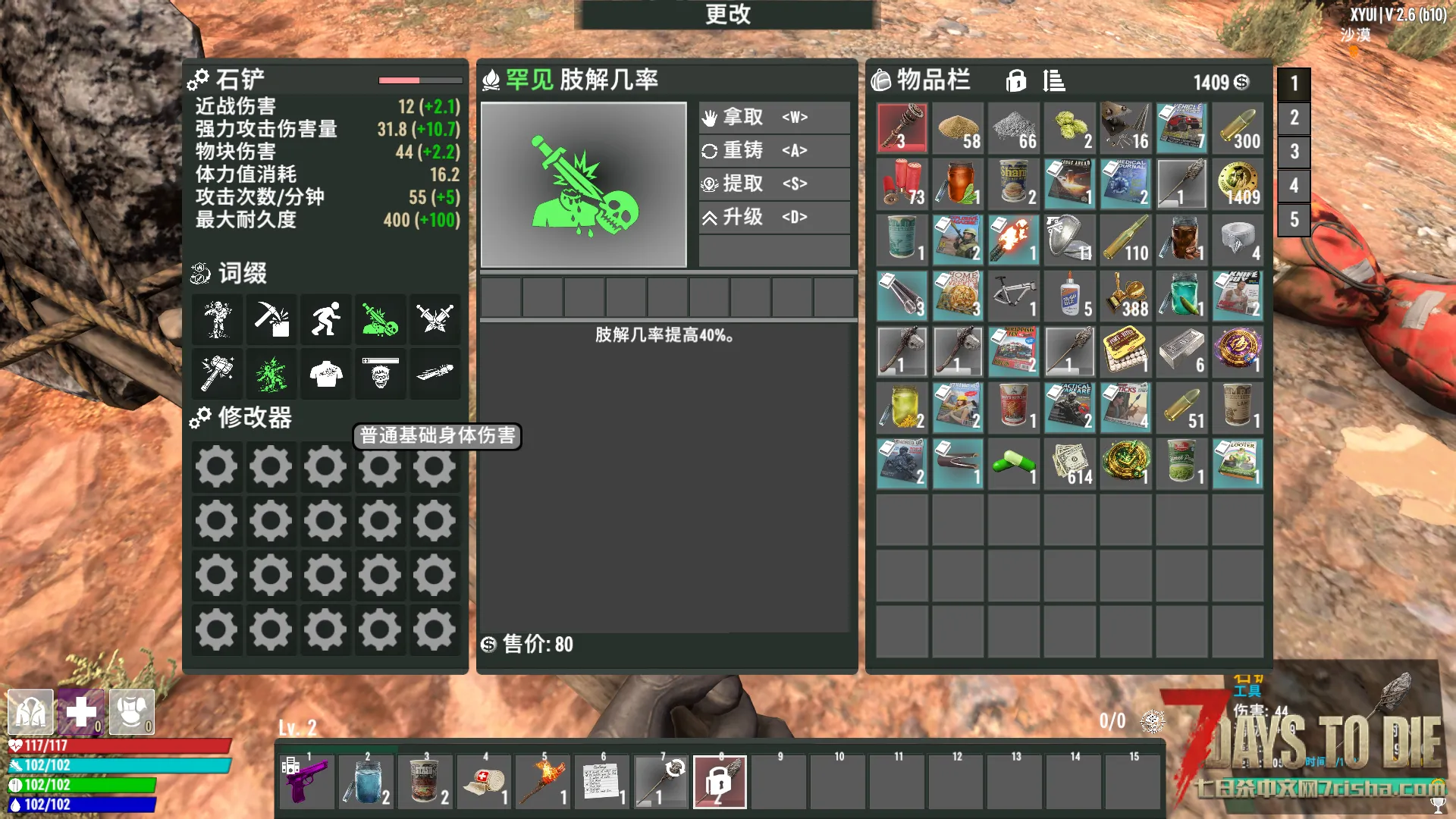1456x819 pixels.
Task: Select the cash stack of 614
Action: [x=1069, y=463]
